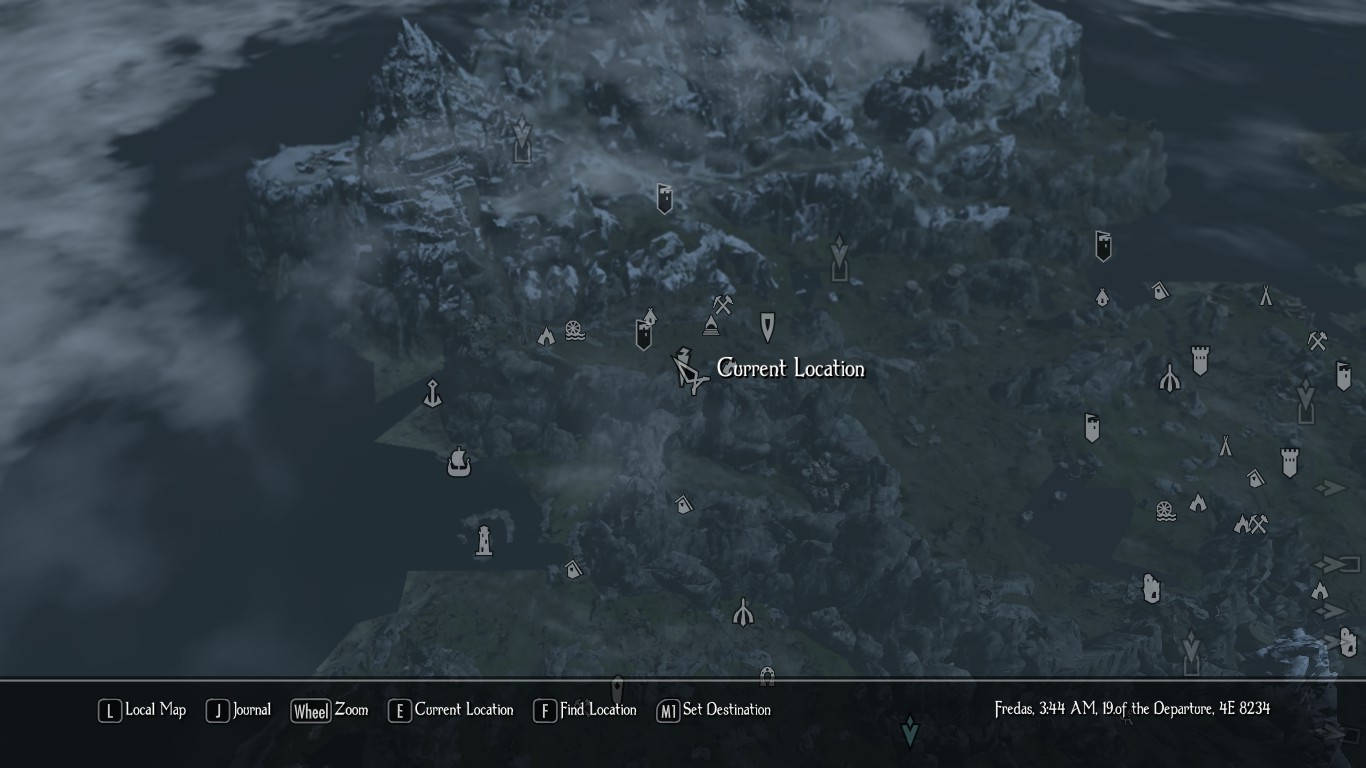This screenshot has width=1366, height=768.
Task: Activate Set Destination option
Action: coord(713,710)
